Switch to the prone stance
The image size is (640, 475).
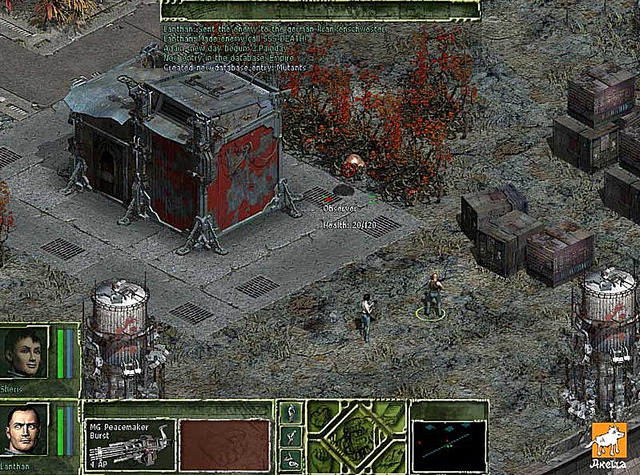click(292, 459)
